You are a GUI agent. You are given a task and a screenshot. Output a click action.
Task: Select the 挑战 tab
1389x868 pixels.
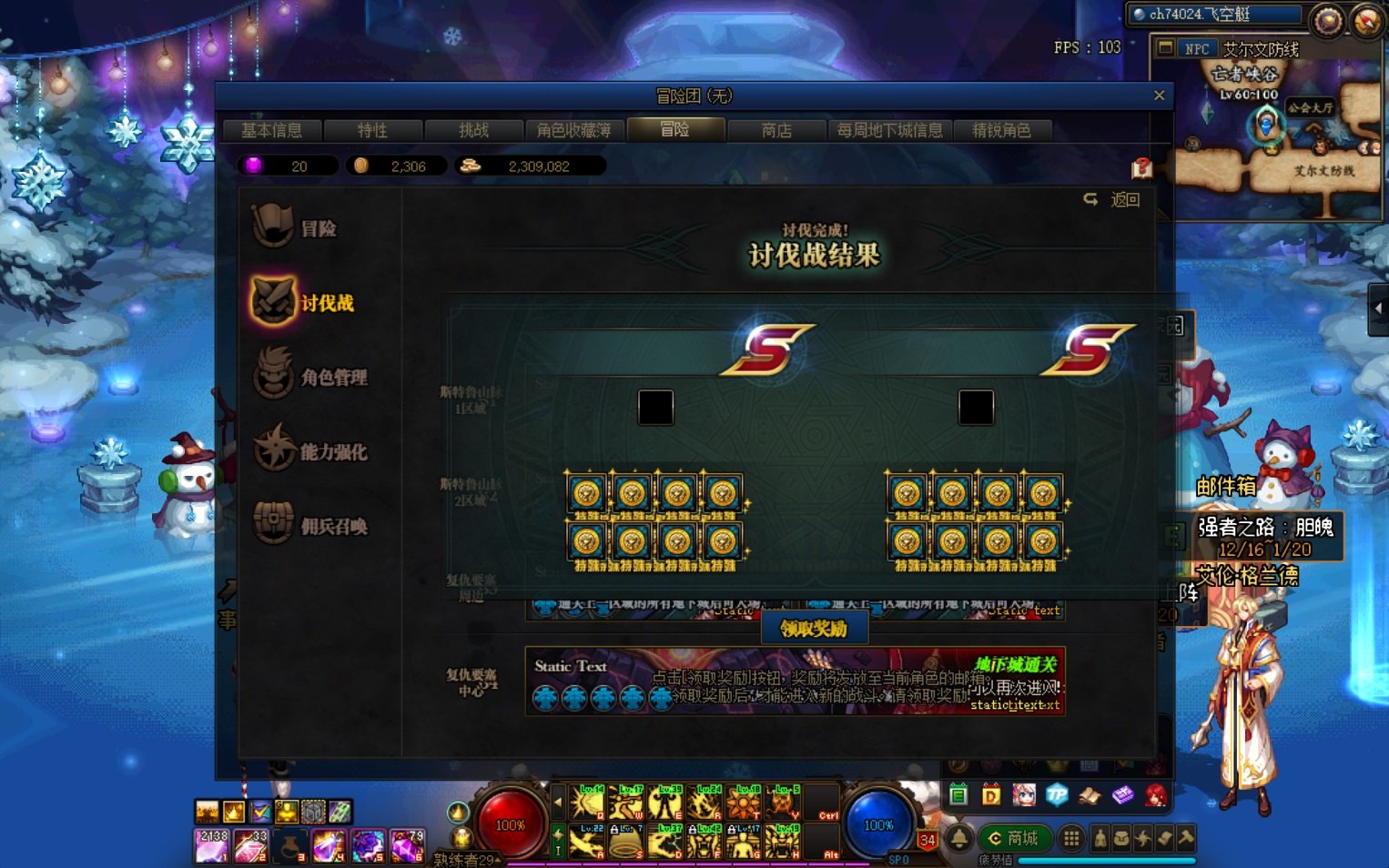point(473,130)
